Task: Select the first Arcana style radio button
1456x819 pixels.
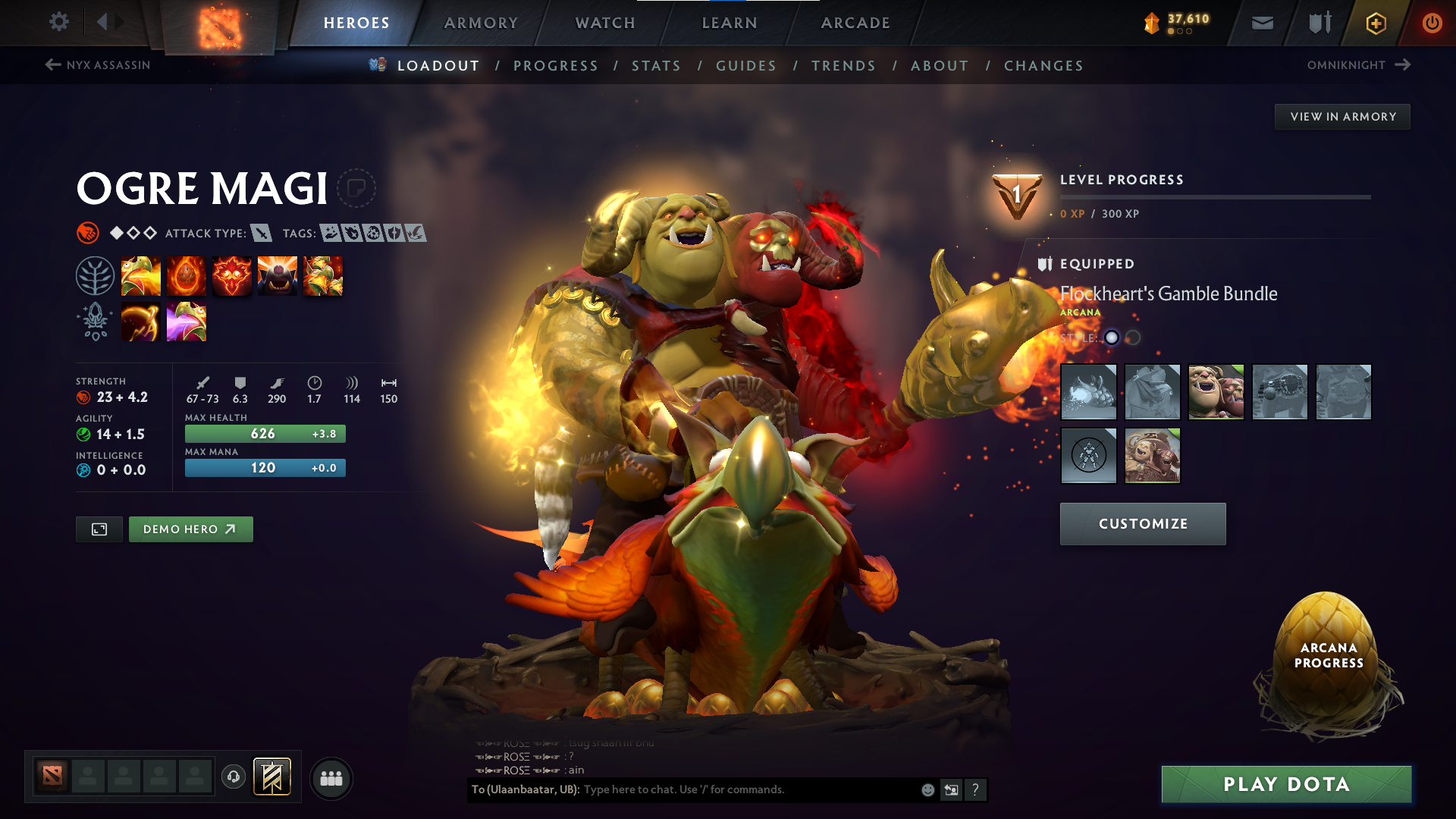Action: (1111, 338)
